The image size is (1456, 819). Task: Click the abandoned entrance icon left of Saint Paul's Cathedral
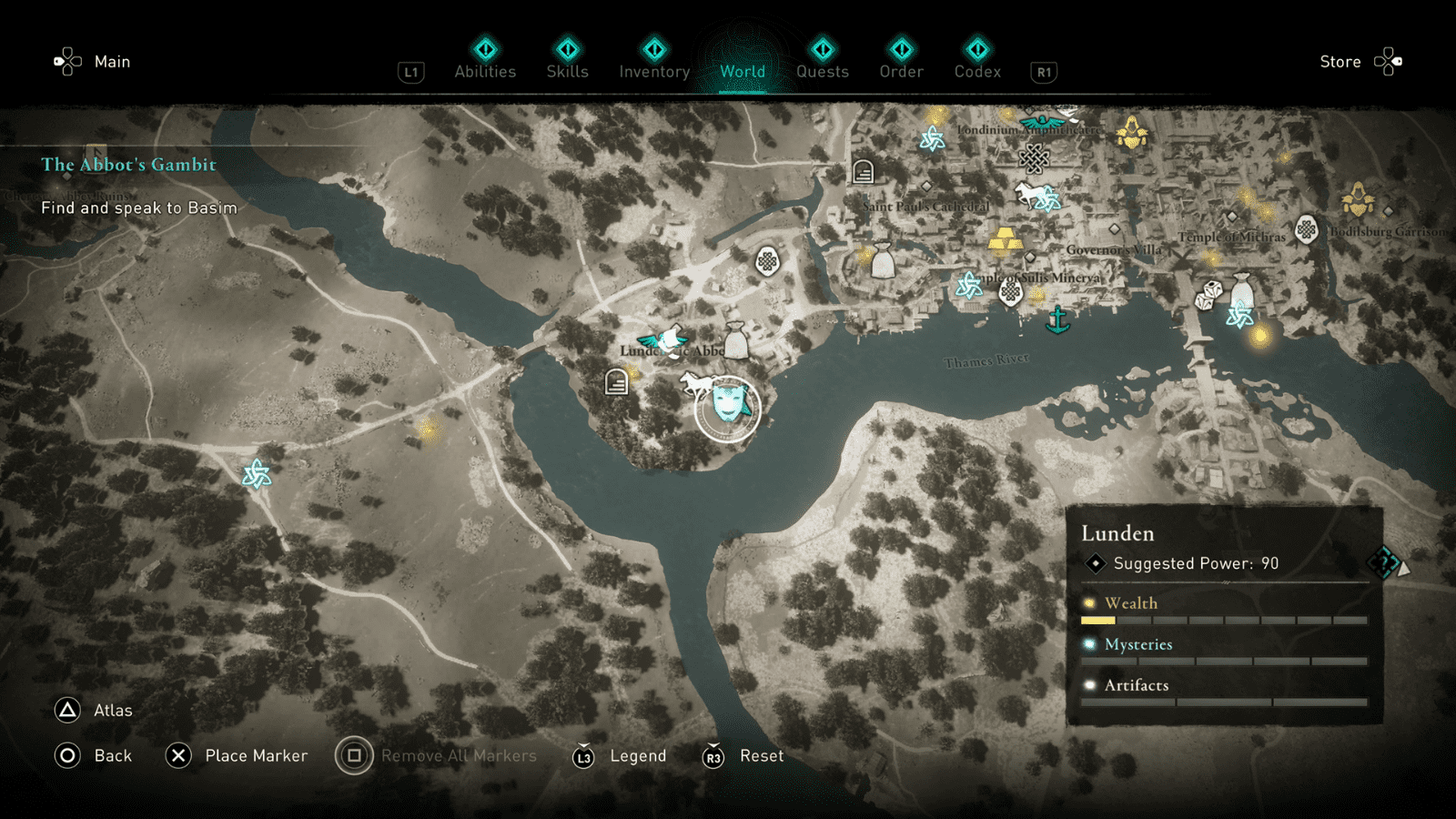pos(863,171)
